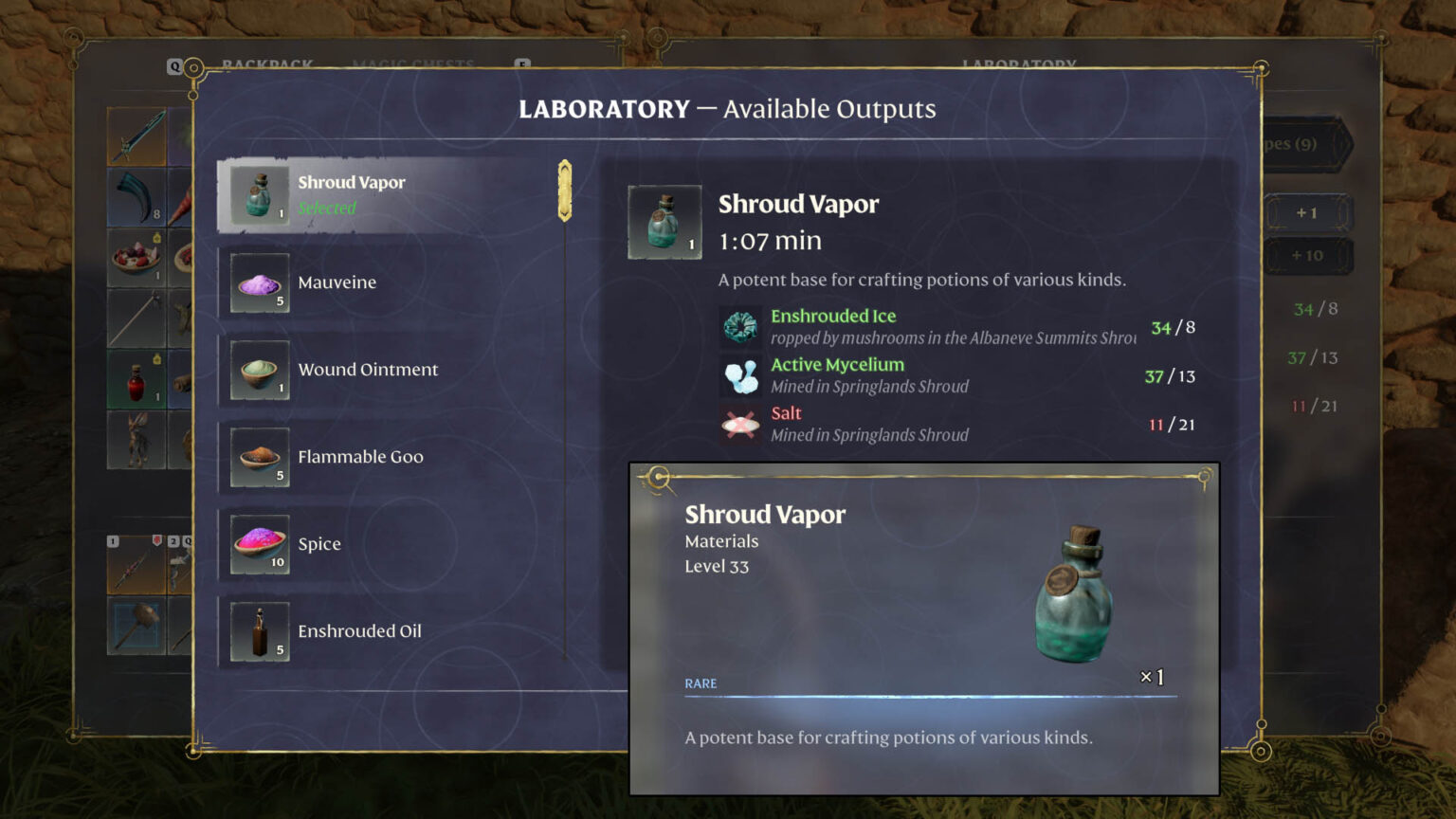This screenshot has height=819, width=1456.
Task: Craft one Shroud Vapor with +1 button
Action: click(1308, 212)
